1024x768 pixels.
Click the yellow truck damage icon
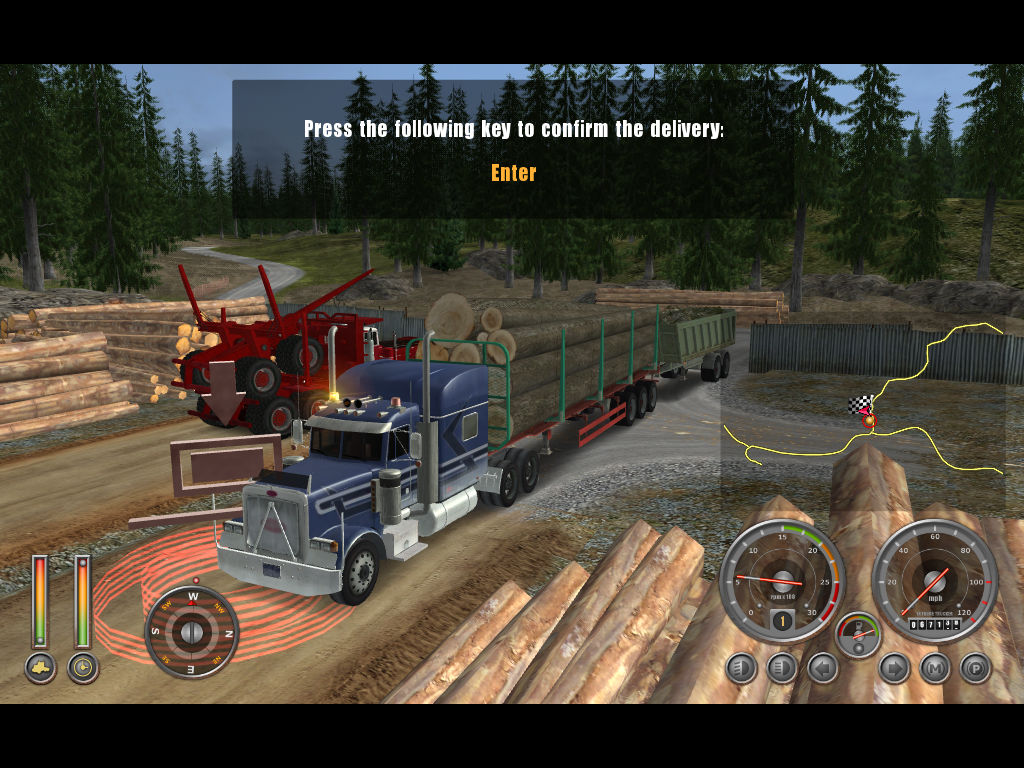coord(40,668)
